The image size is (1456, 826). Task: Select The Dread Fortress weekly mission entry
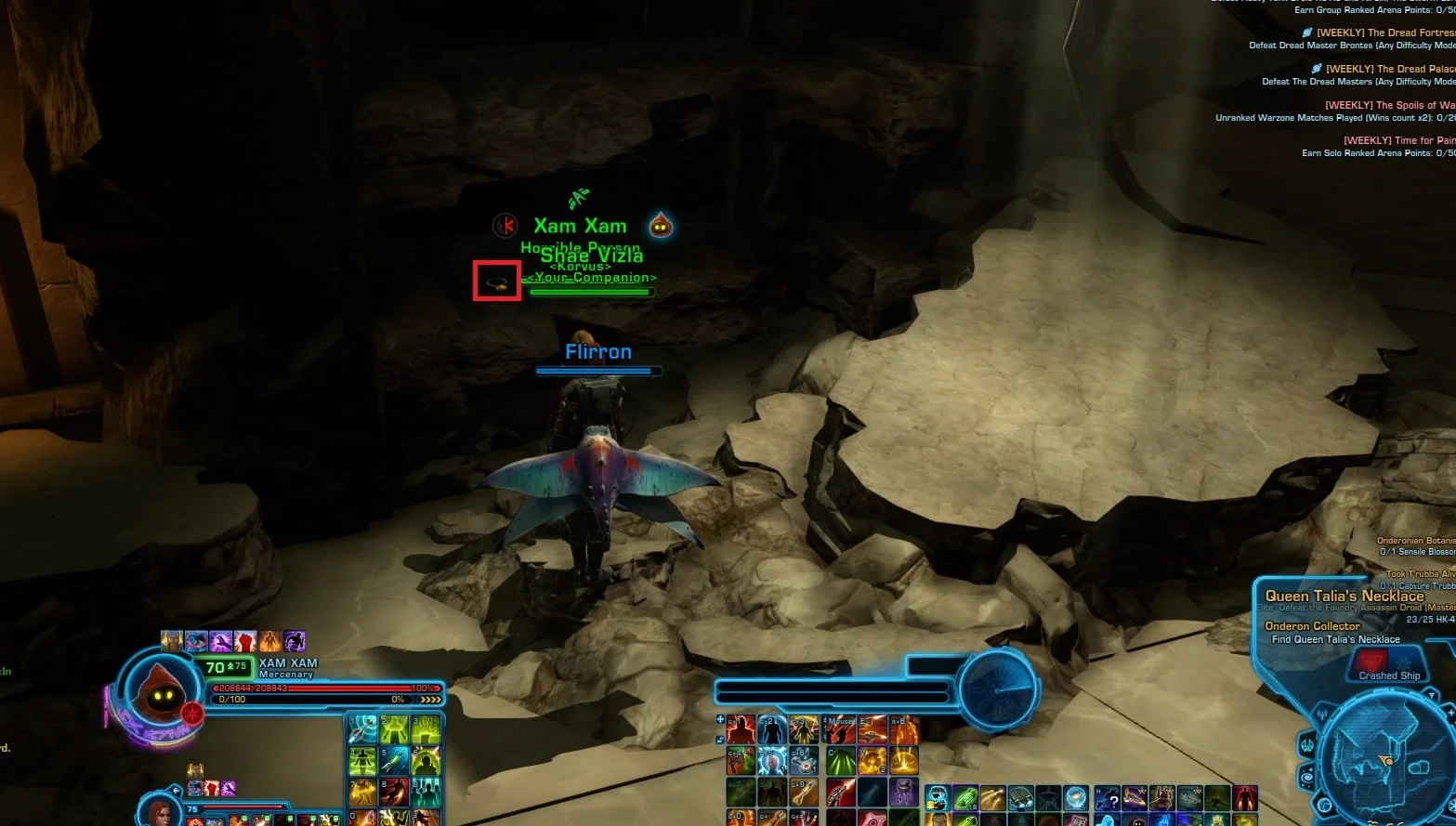pyautogui.click(x=1384, y=33)
